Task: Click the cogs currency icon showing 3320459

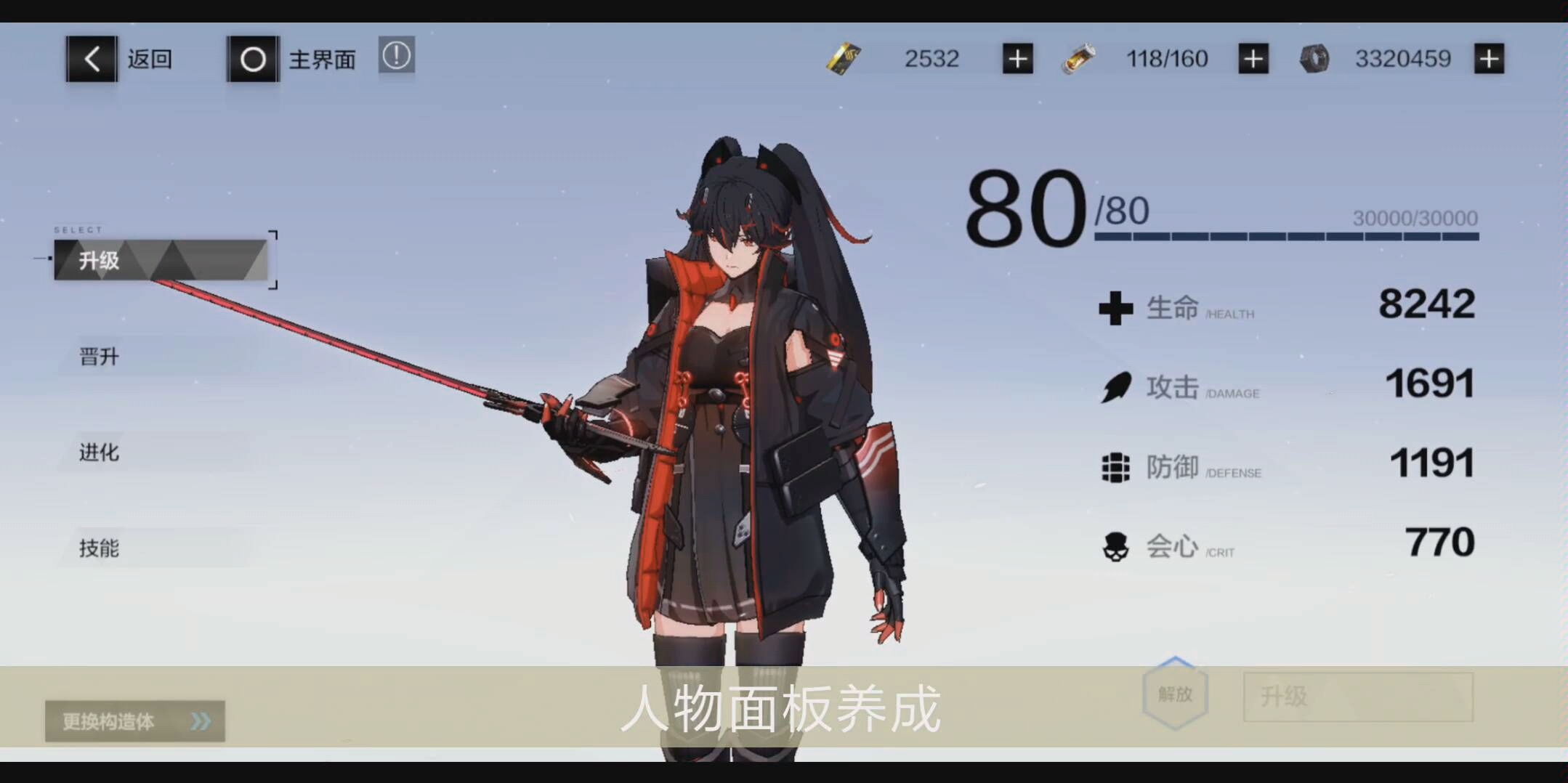Action: [1314, 58]
